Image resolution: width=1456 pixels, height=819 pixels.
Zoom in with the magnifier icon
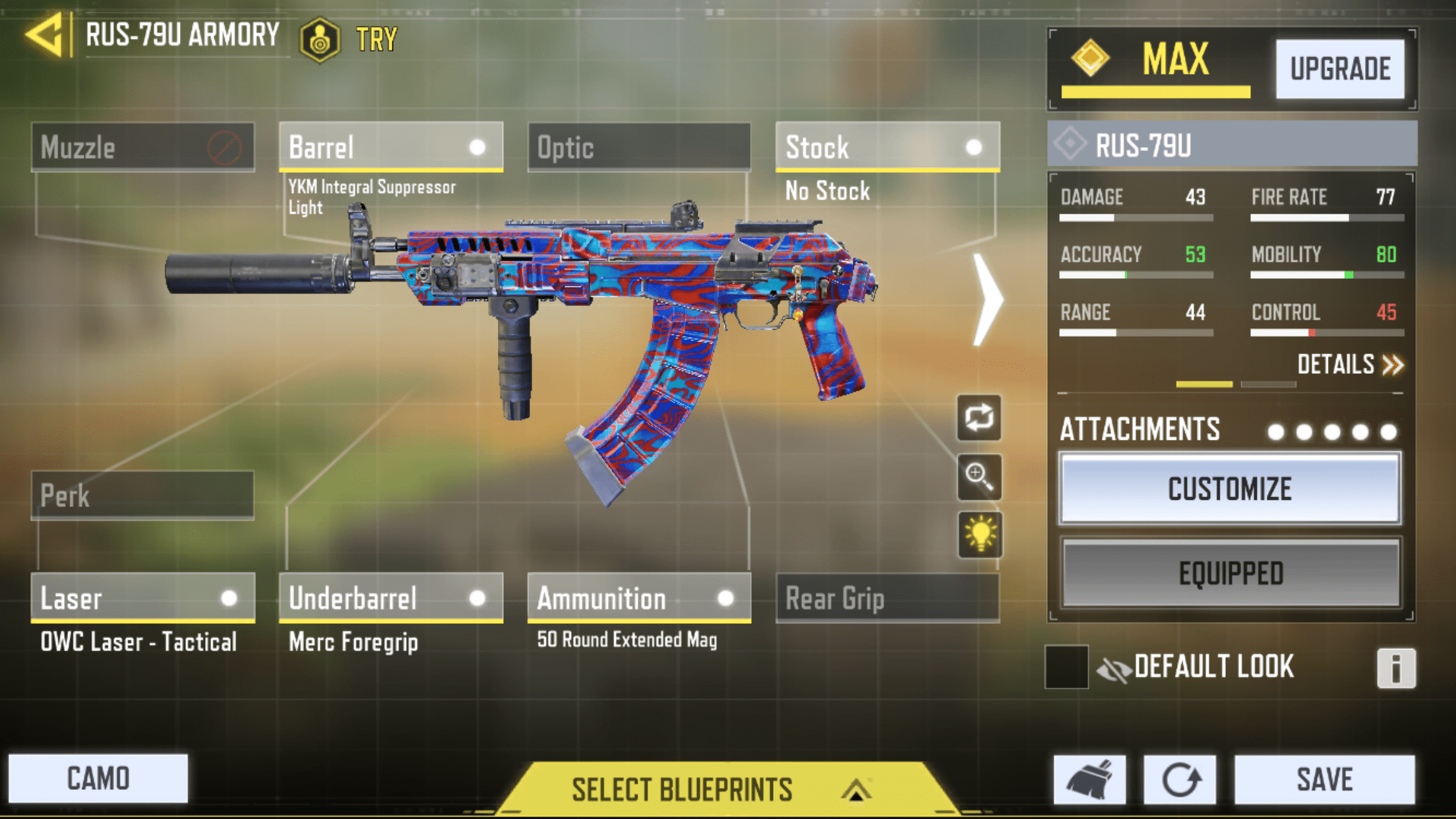[979, 476]
